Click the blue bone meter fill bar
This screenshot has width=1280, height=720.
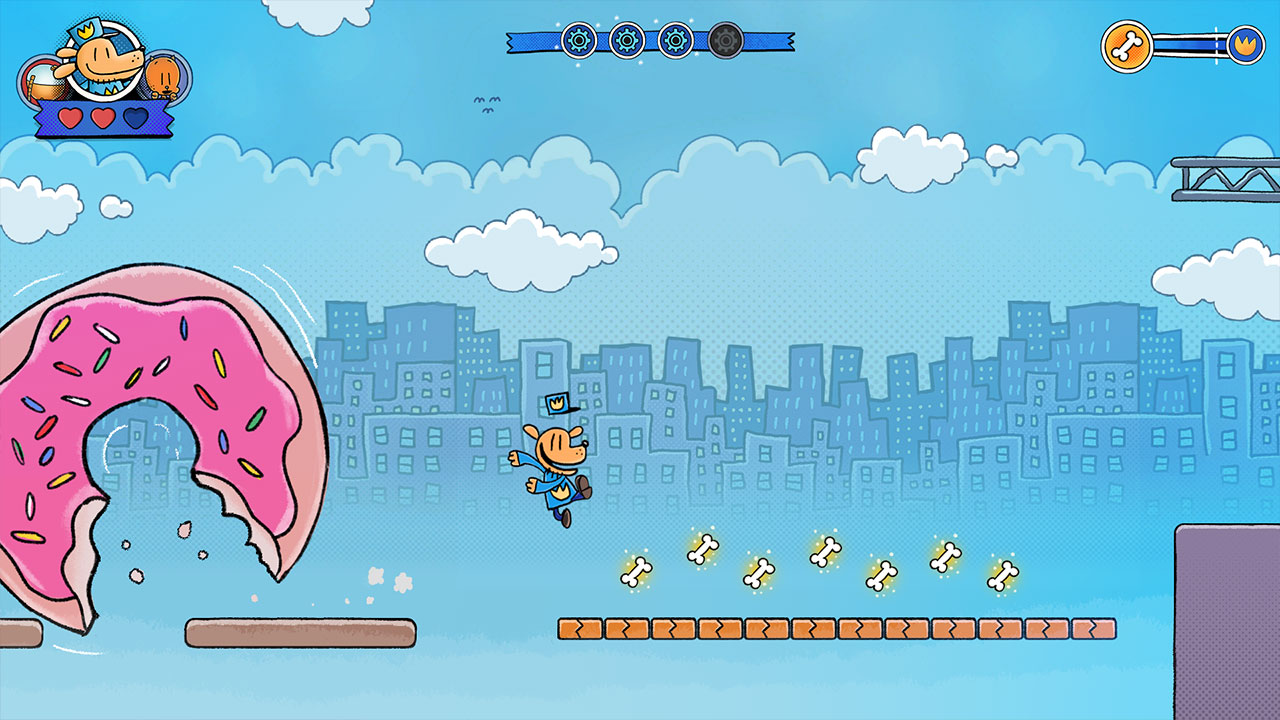click(1185, 45)
